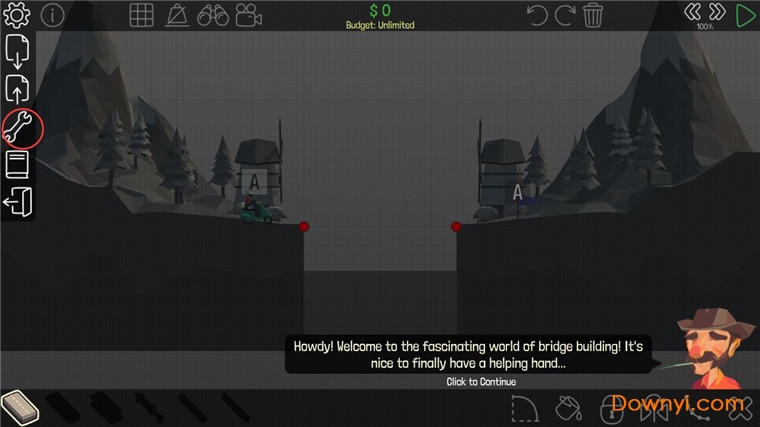Screen dimensions: 760x427
Task: Choose the curve trace tool
Action: (525, 408)
